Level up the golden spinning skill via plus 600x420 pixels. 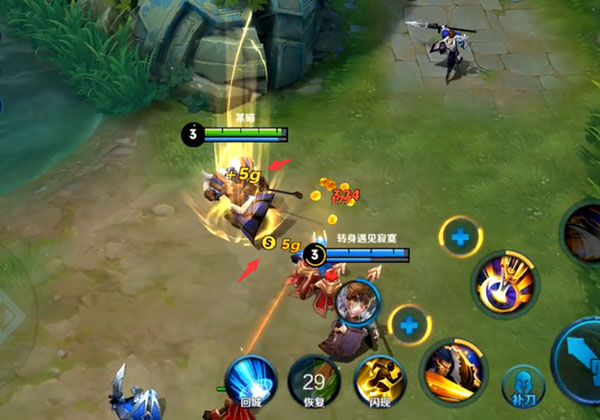[460, 238]
